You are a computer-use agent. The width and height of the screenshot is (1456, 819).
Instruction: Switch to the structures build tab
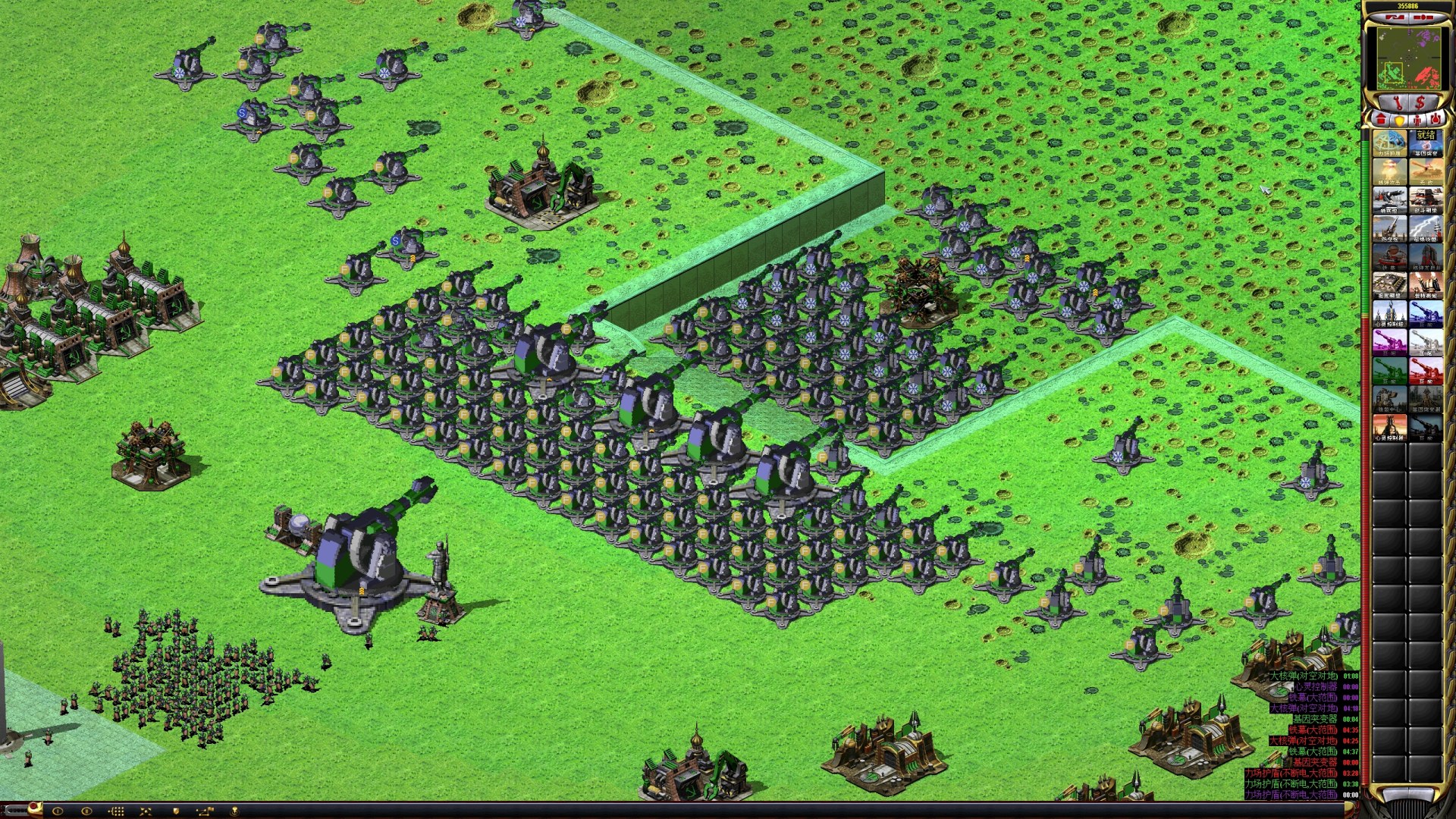(x=1381, y=120)
